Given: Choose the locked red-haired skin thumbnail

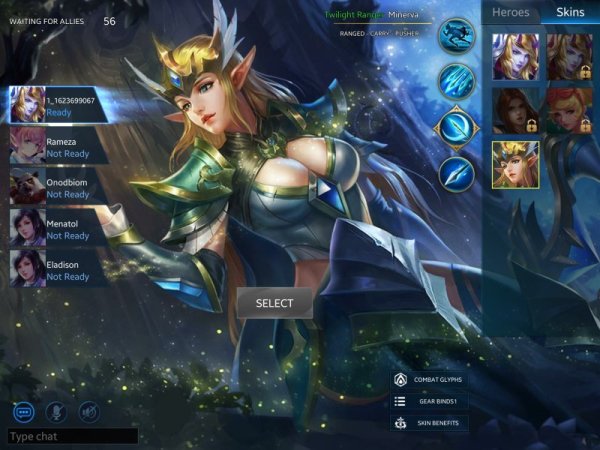Looking at the screenshot, I should (569, 110).
